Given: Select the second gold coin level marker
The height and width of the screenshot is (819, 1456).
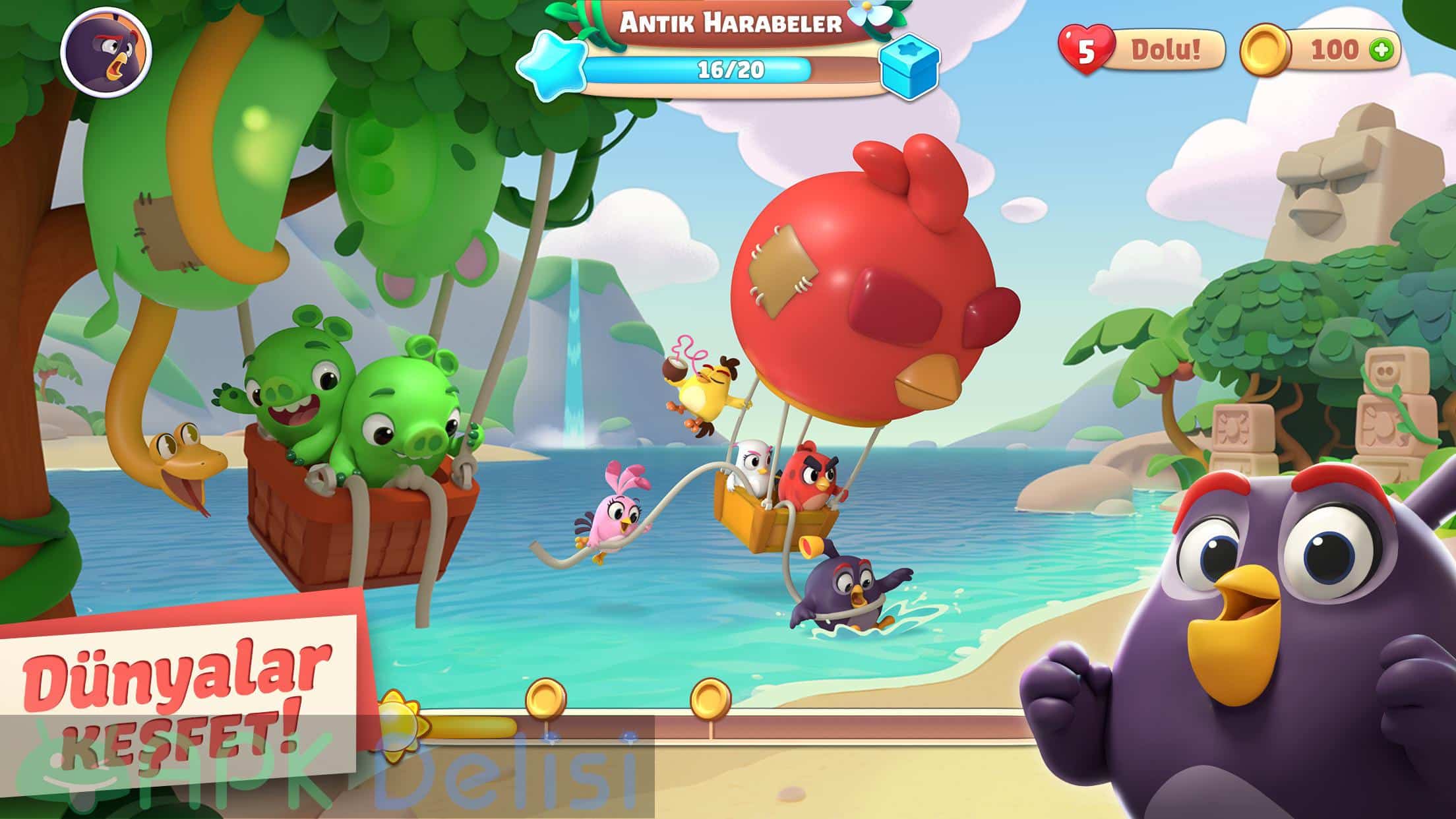Looking at the screenshot, I should 710,698.
